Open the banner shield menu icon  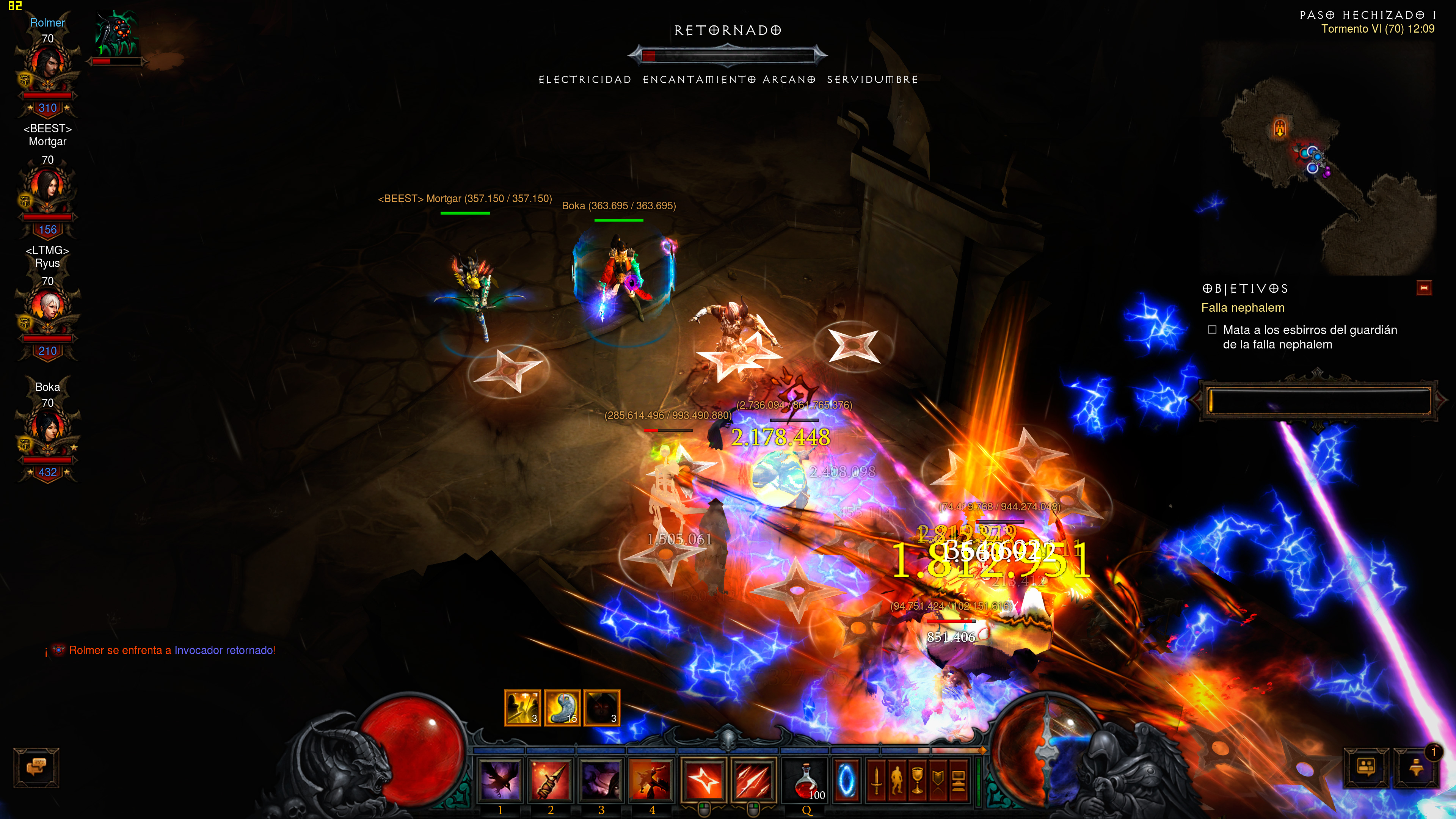tap(938, 781)
